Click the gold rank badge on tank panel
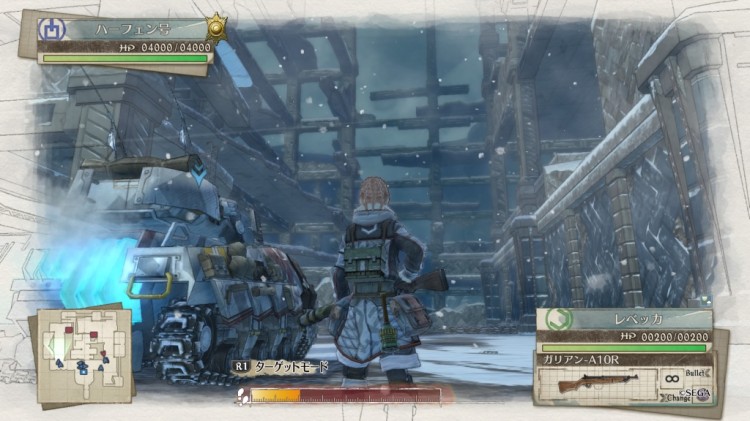 coord(217,27)
